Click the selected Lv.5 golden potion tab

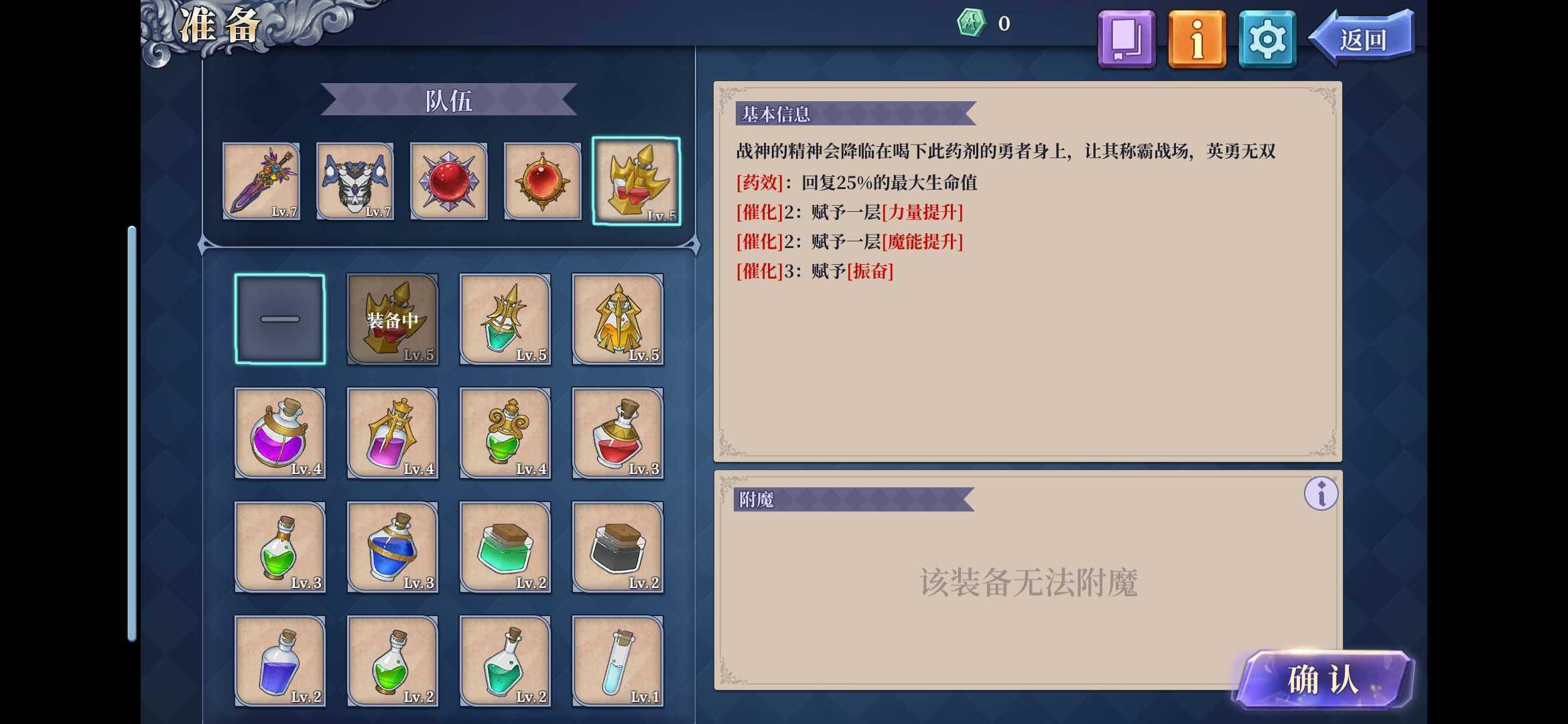coord(635,181)
